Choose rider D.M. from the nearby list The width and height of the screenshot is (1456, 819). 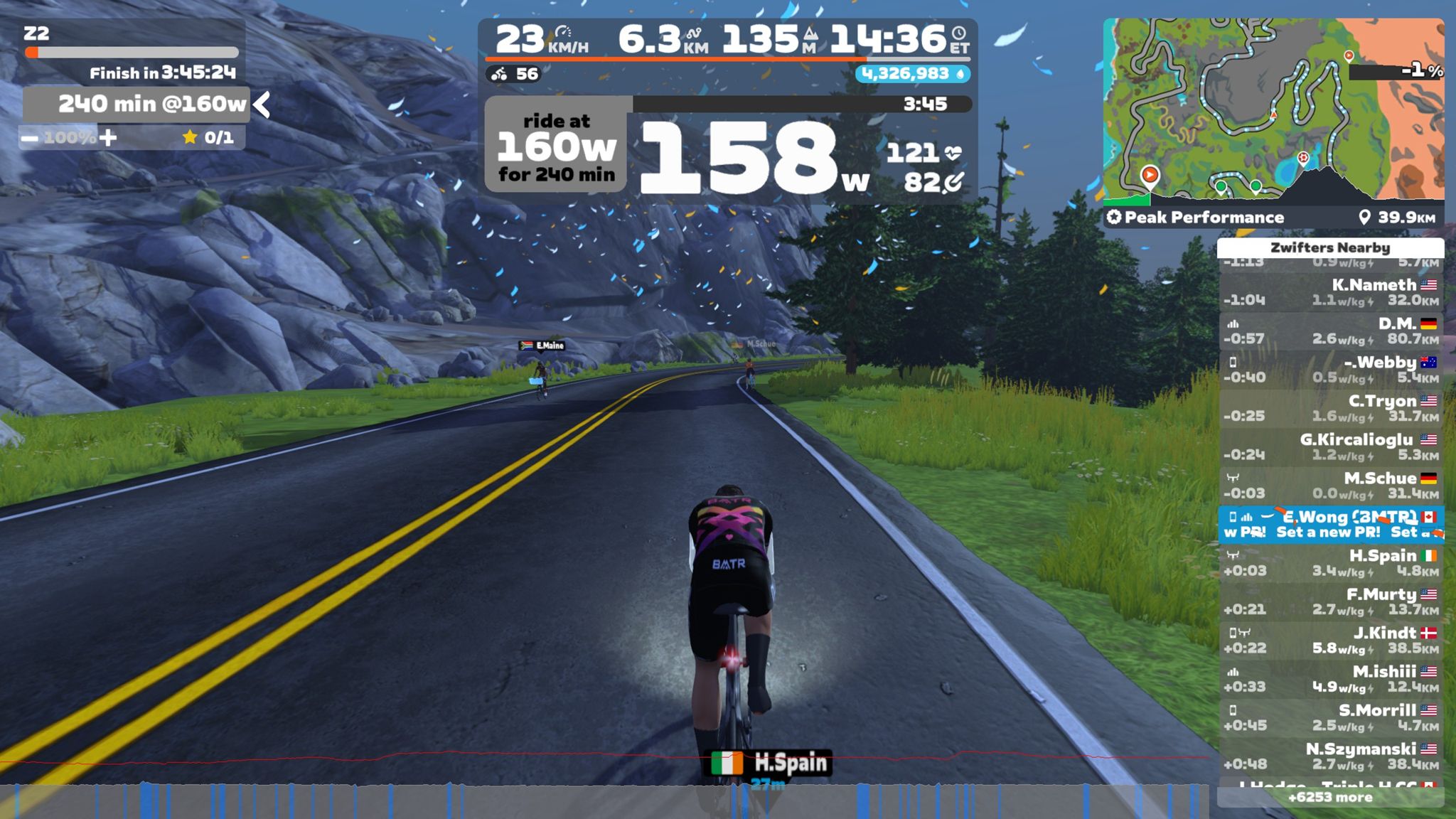tap(1331, 331)
